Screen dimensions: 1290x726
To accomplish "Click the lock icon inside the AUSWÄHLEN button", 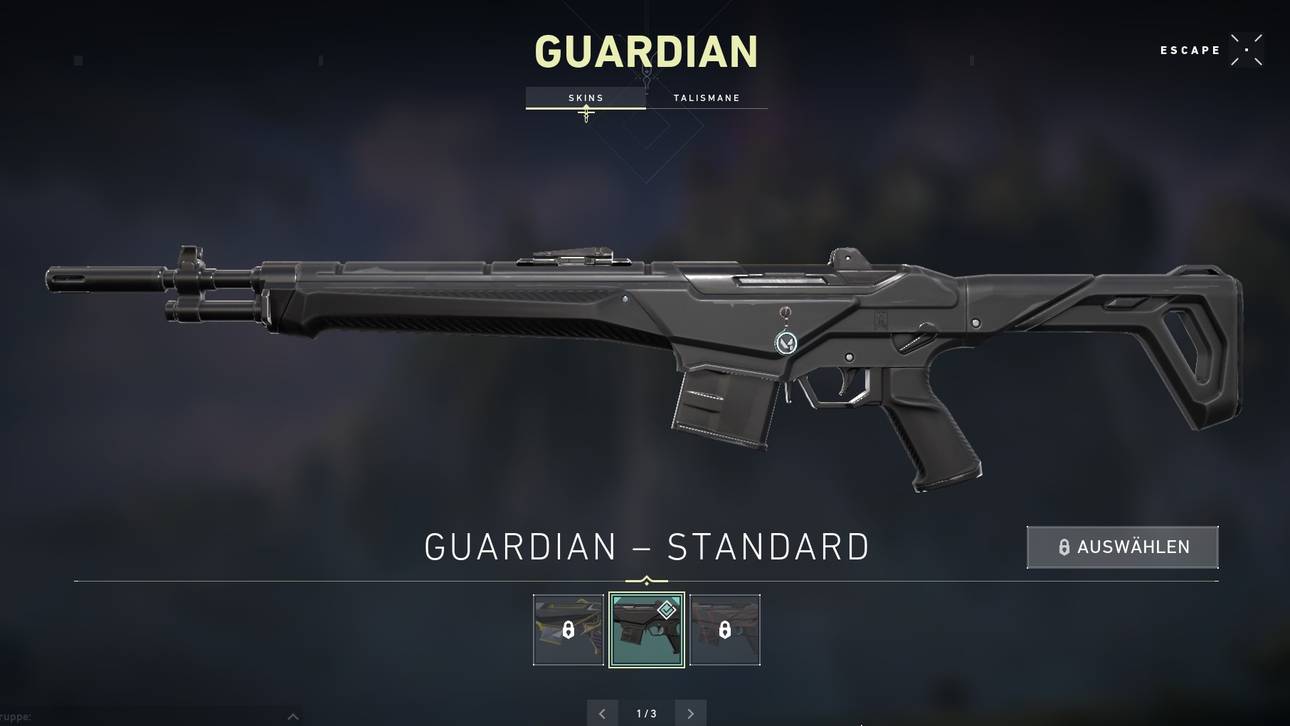I will point(1063,546).
